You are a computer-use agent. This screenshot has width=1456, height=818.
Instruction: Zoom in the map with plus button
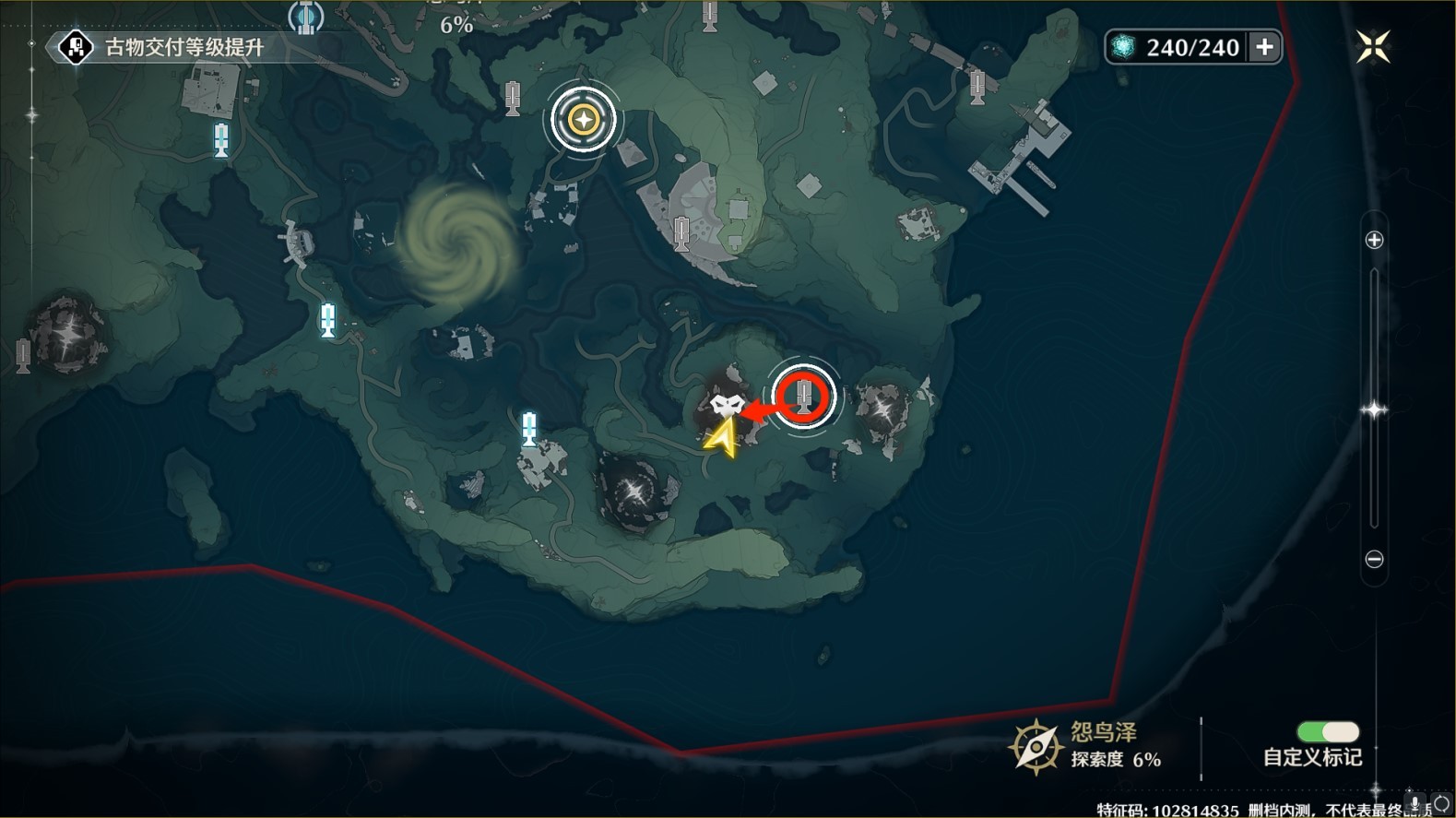(1374, 241)
